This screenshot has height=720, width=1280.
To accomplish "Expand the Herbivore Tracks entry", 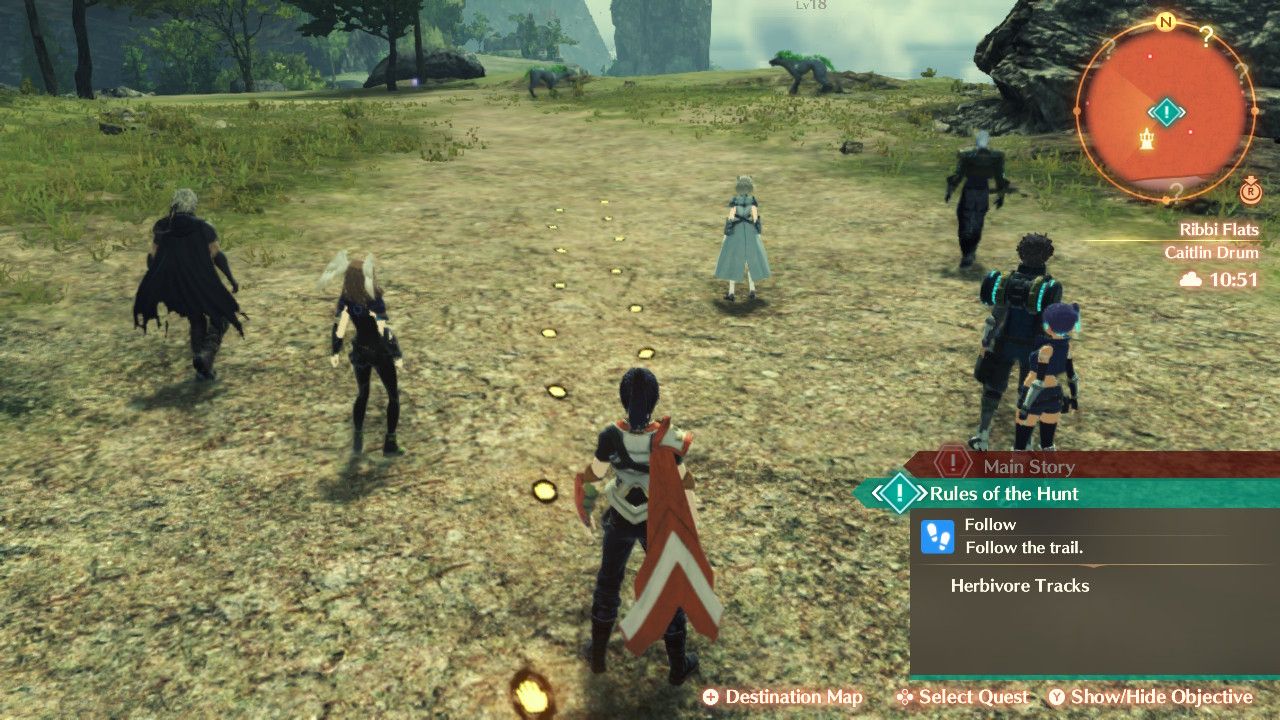I will coord(1019,587).
